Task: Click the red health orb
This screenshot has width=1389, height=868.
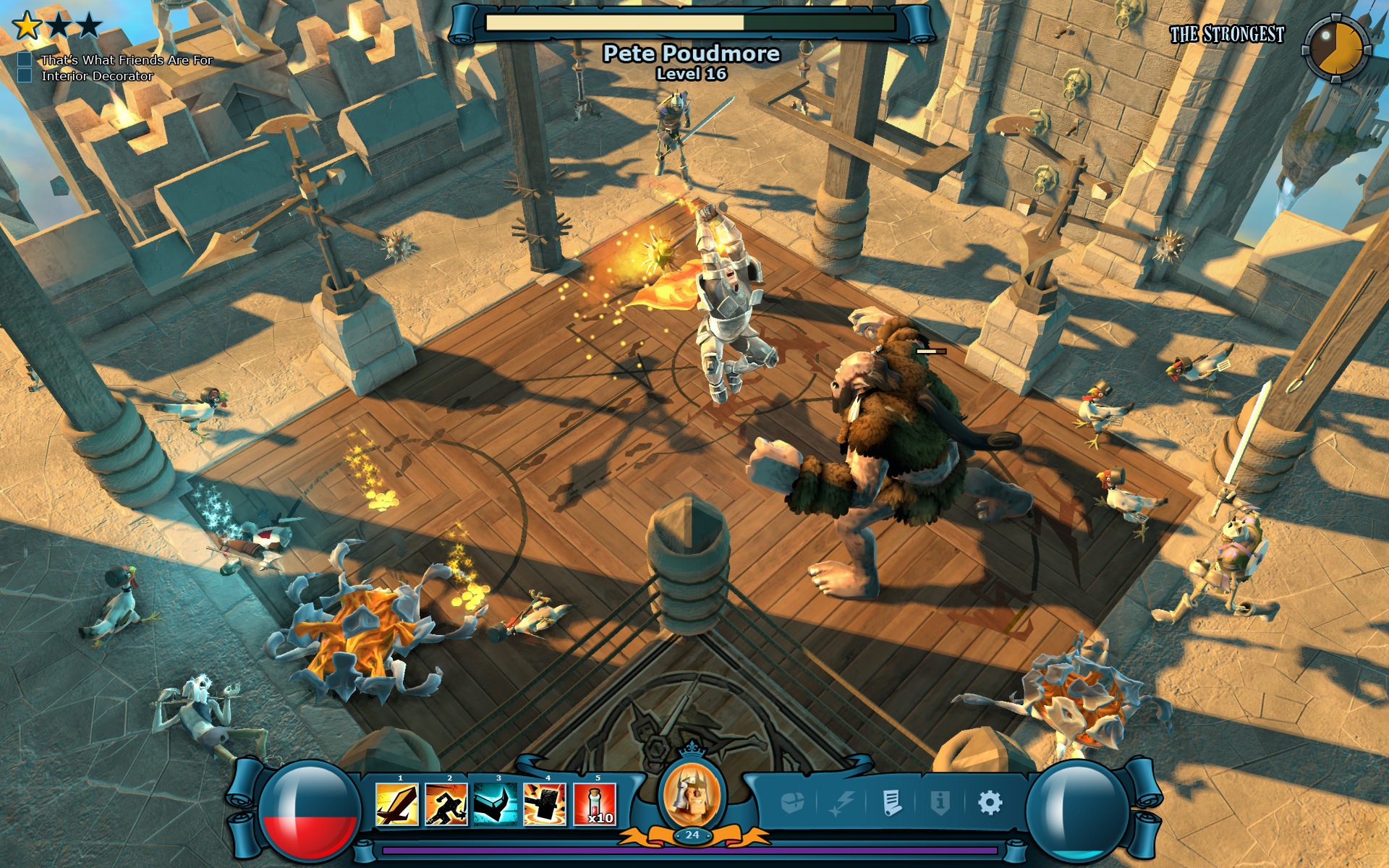Action: (x=310, y=814)
